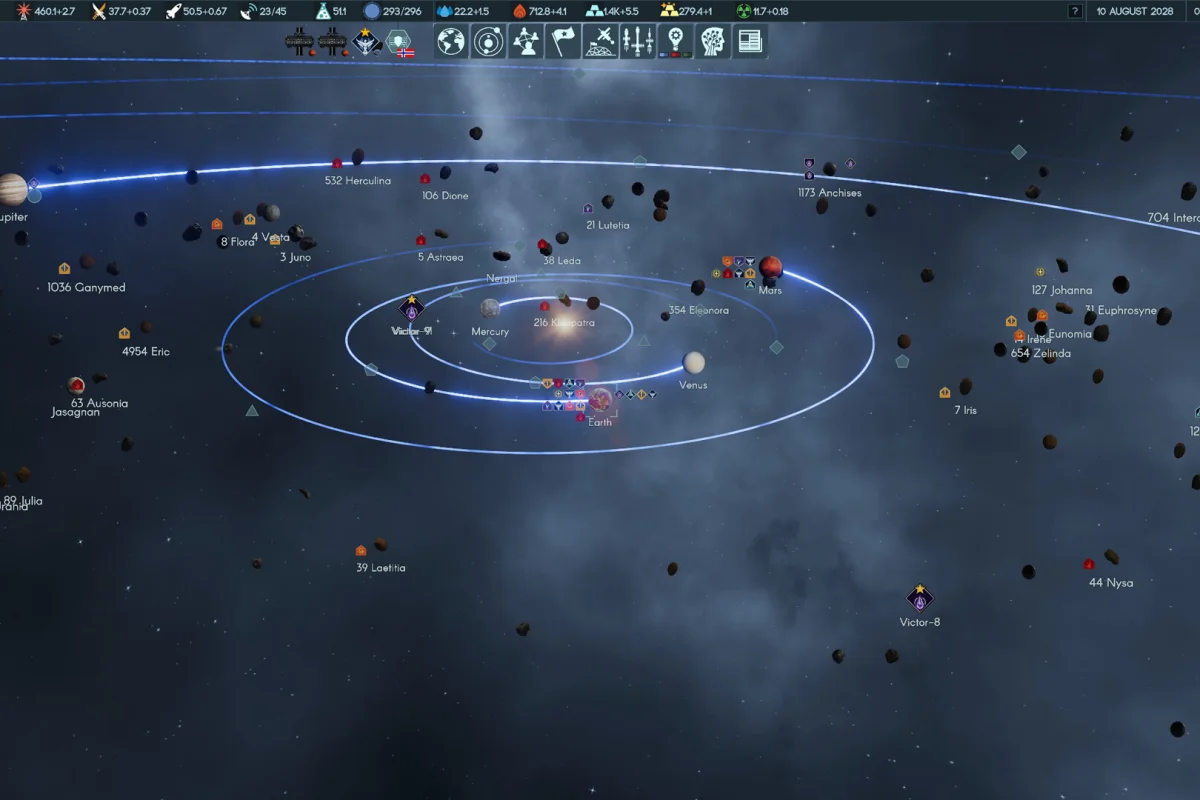
Task: Click the 10 August 2028 date display
Action: [1134, 11]
